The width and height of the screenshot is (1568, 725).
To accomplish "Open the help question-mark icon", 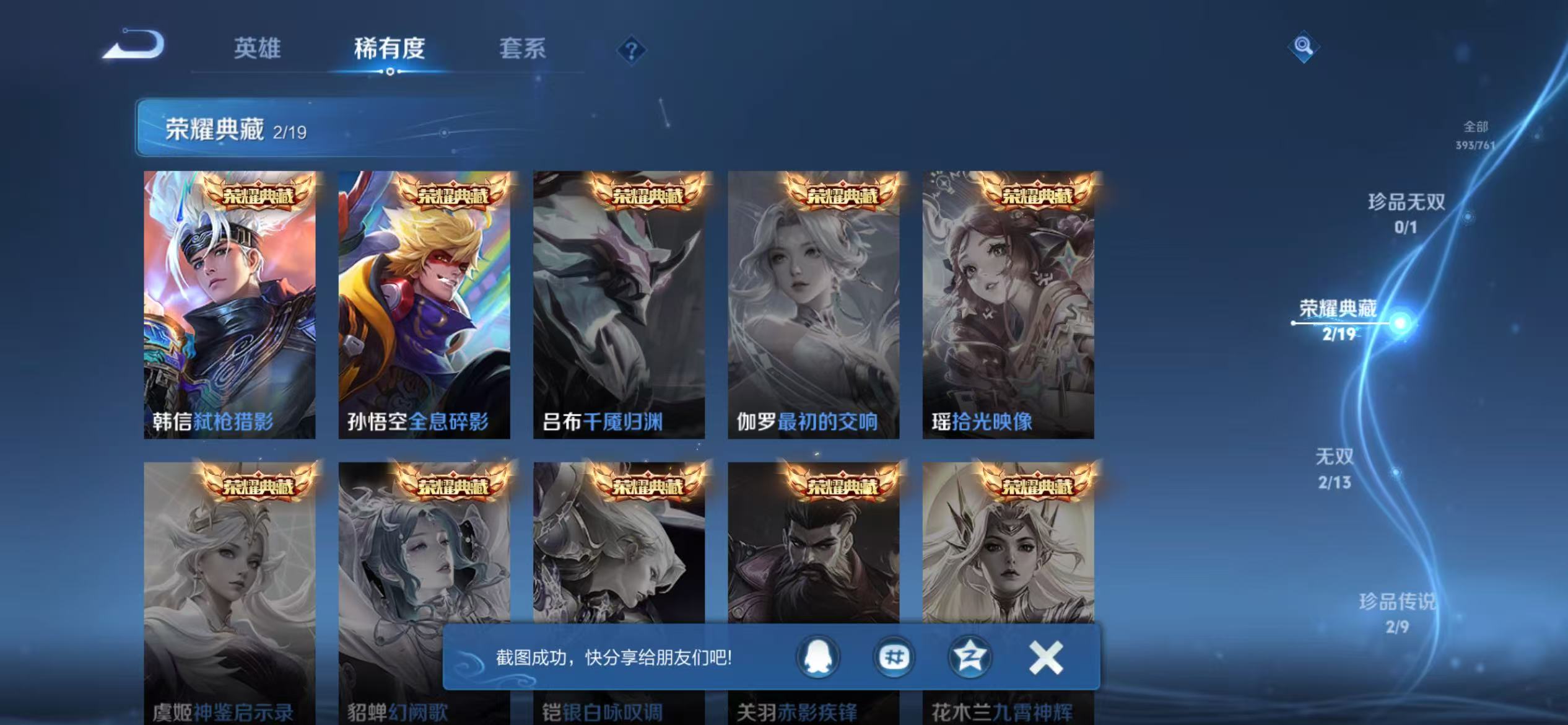I will click(x=632, y=49).
